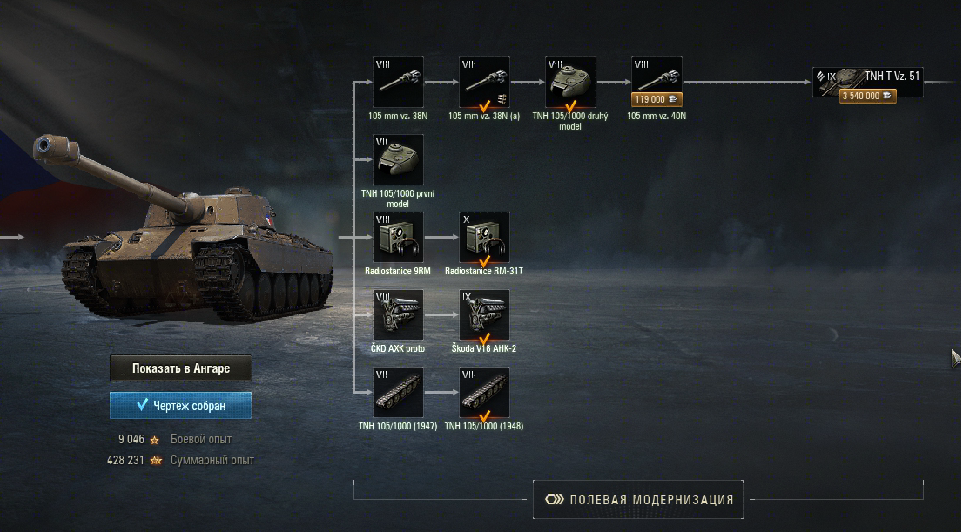Select the 105 mm vz. 38N gun module
961x532 pixels.
398,82
